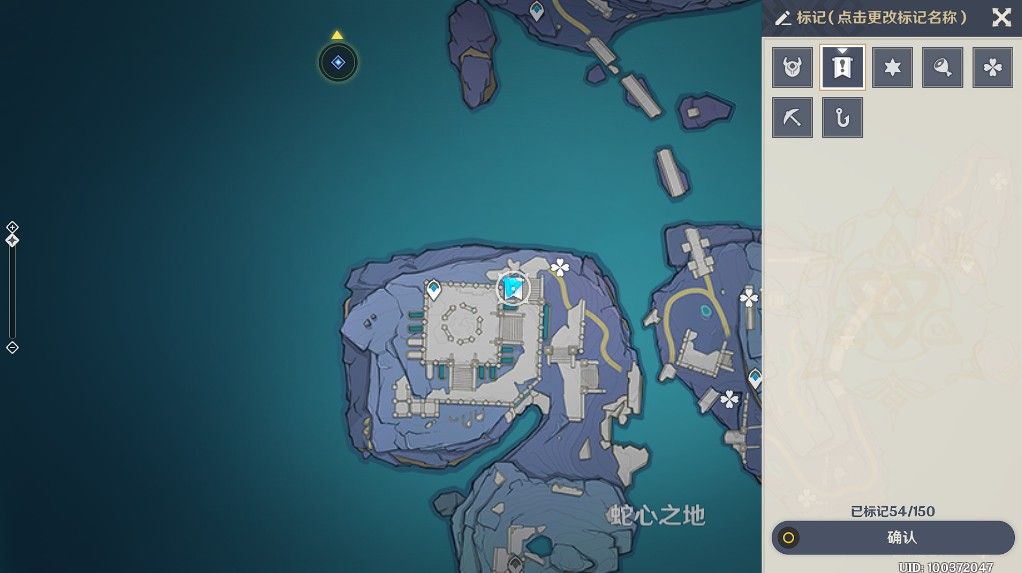The width and height of the screenshot is (1022, 573).
Task: Select the circled blue flag marker on map
Action: click(x=513, y=289)
